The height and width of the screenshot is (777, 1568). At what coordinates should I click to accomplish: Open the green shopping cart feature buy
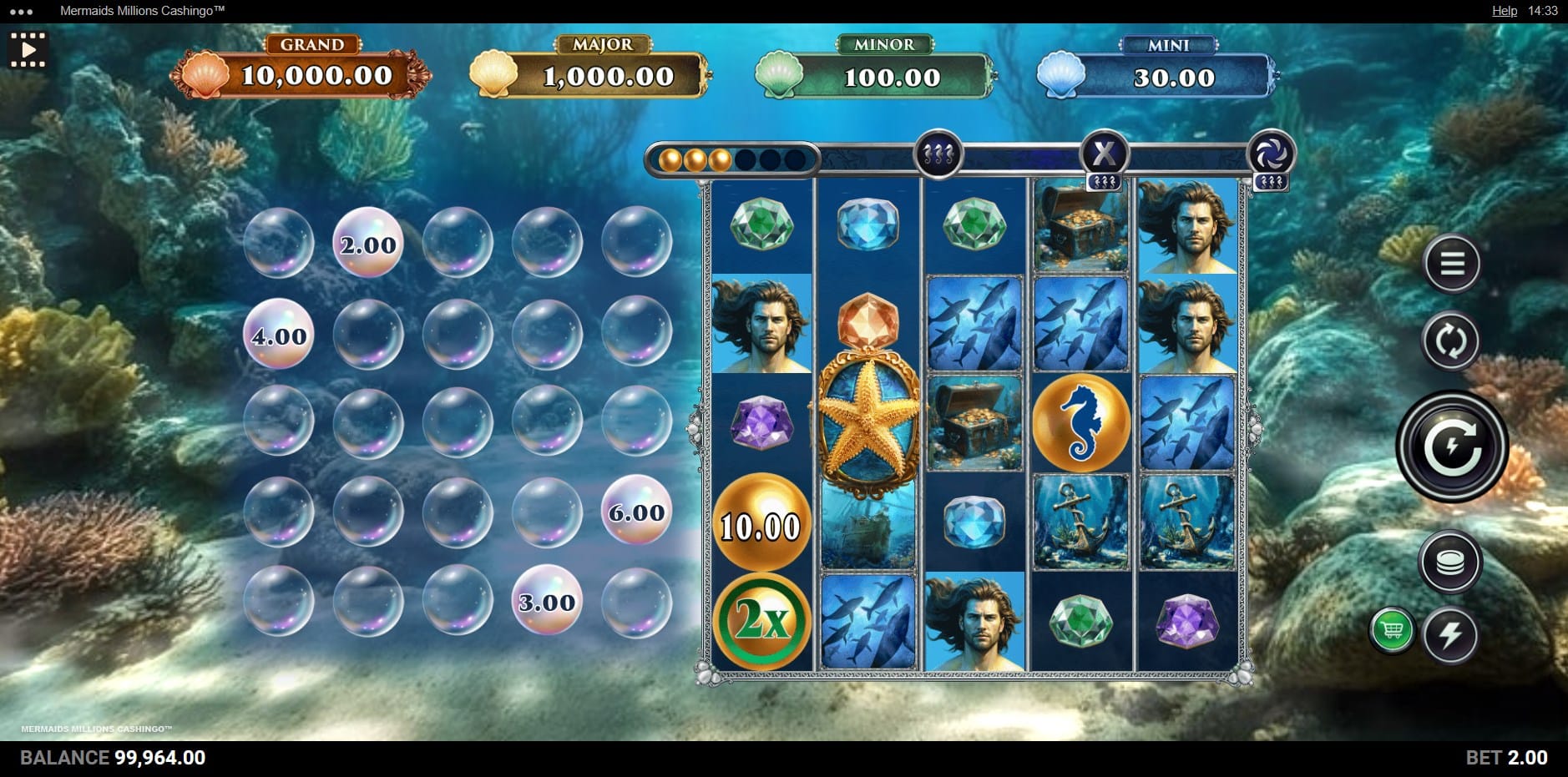click(1392, 630)
